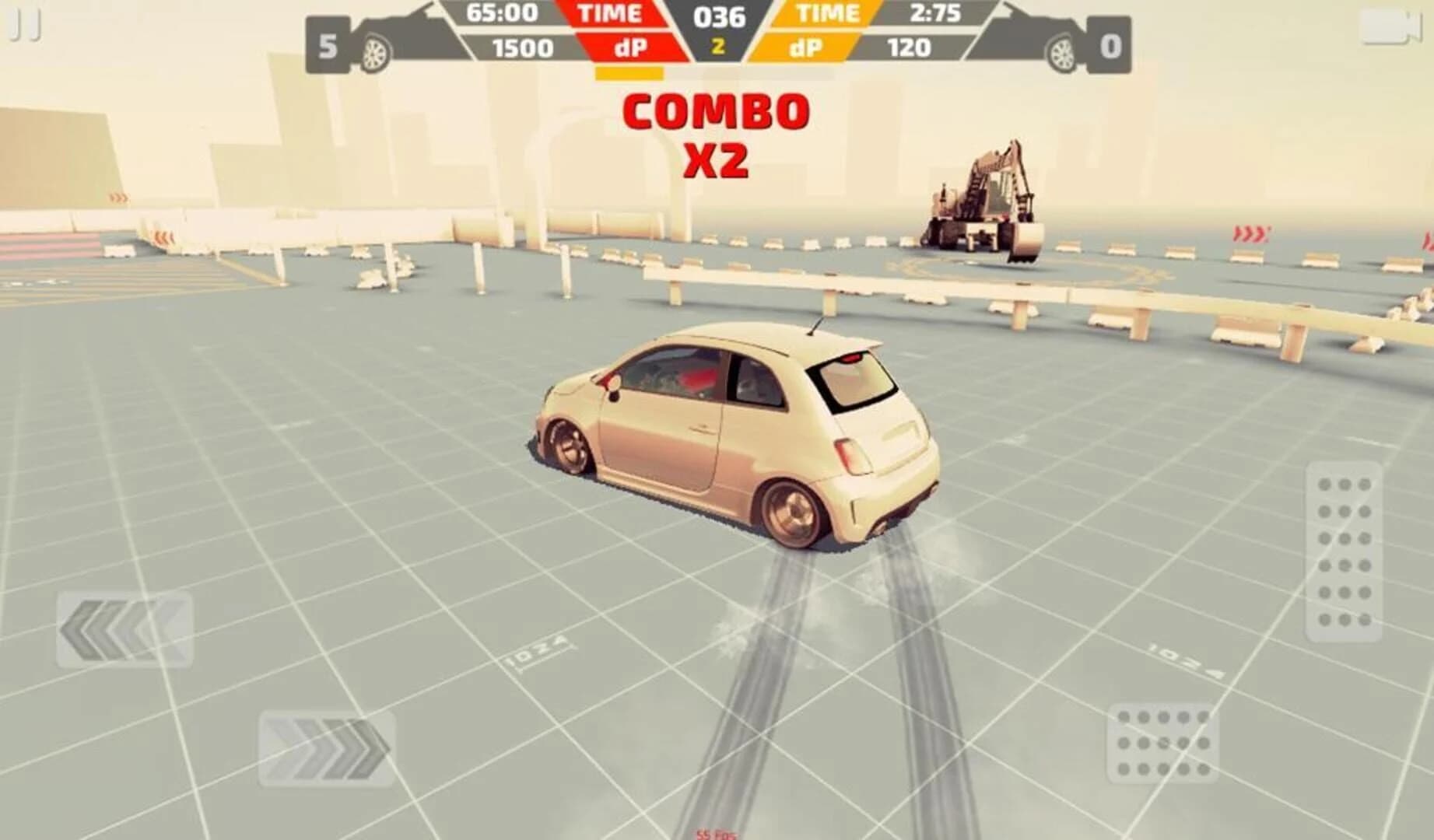The height and width of the screenshot is (840, 1434).
Task: Tap the red TIME panel in the HUD
Action: click(611, 14)
